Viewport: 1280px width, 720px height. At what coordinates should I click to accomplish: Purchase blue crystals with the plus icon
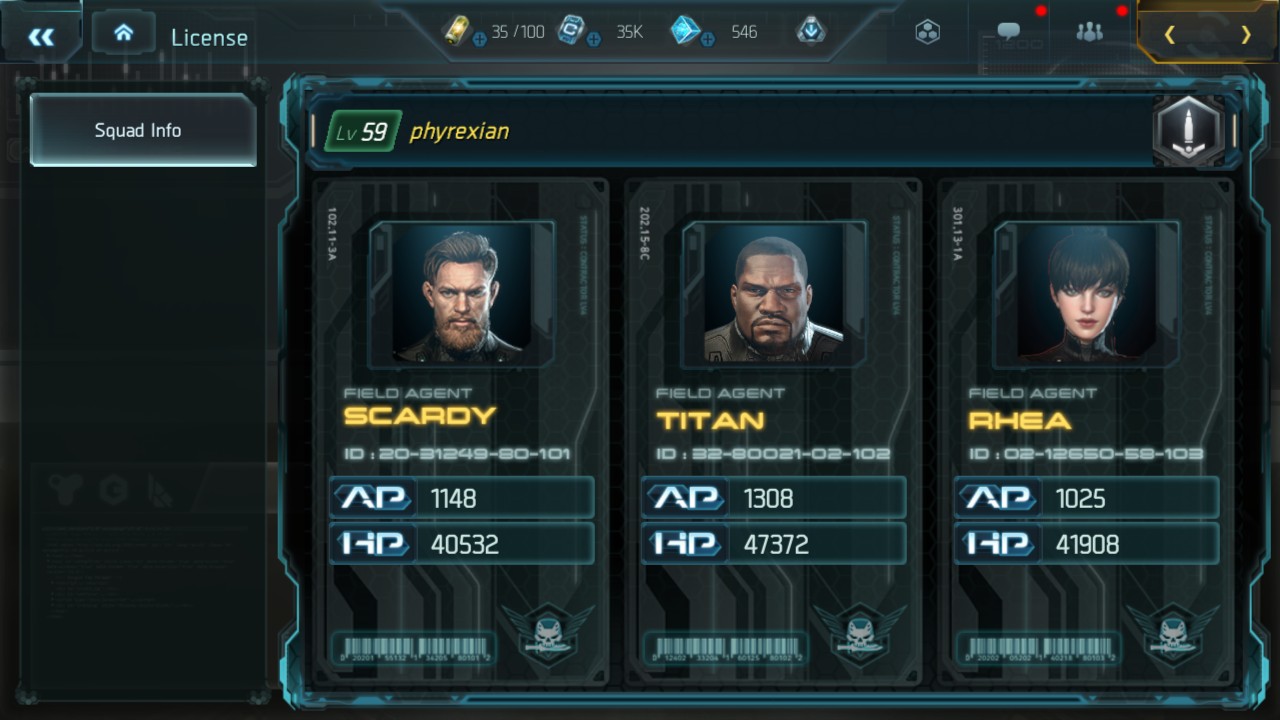tap(707, 40)
